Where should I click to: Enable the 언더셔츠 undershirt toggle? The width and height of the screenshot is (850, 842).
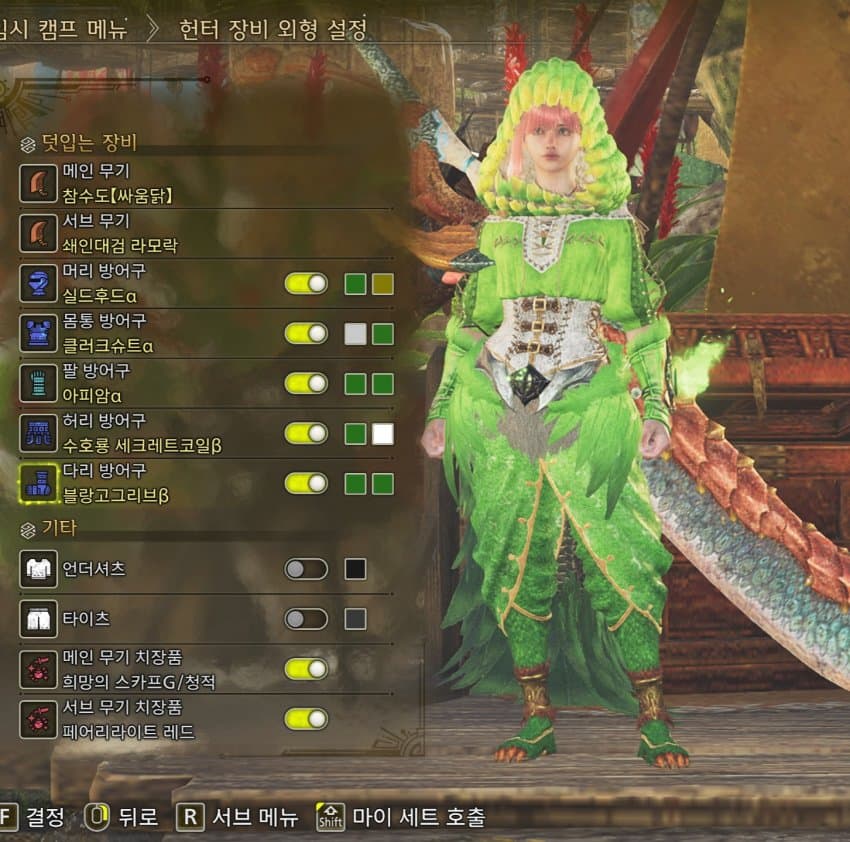pos(306,570)
